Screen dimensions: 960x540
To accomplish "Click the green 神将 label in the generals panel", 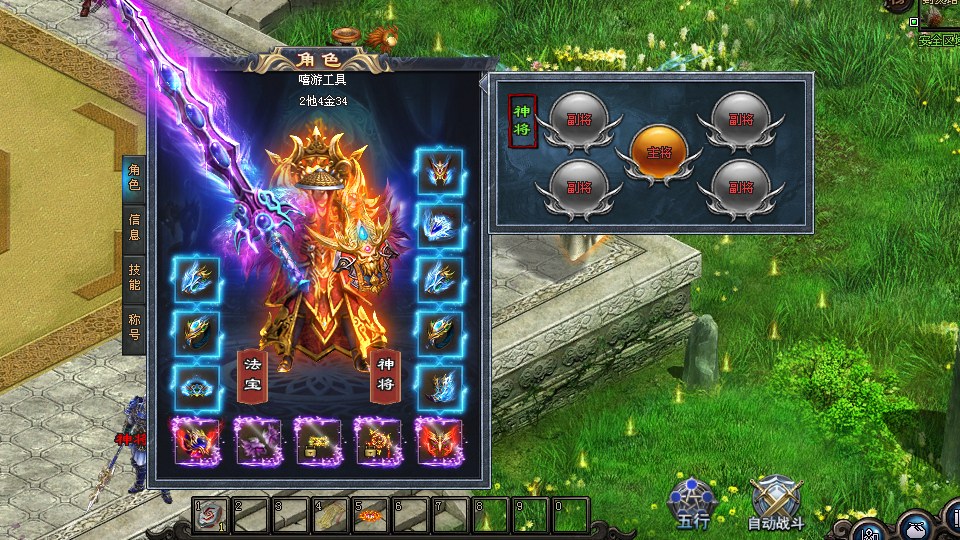I will pos(522,121).
